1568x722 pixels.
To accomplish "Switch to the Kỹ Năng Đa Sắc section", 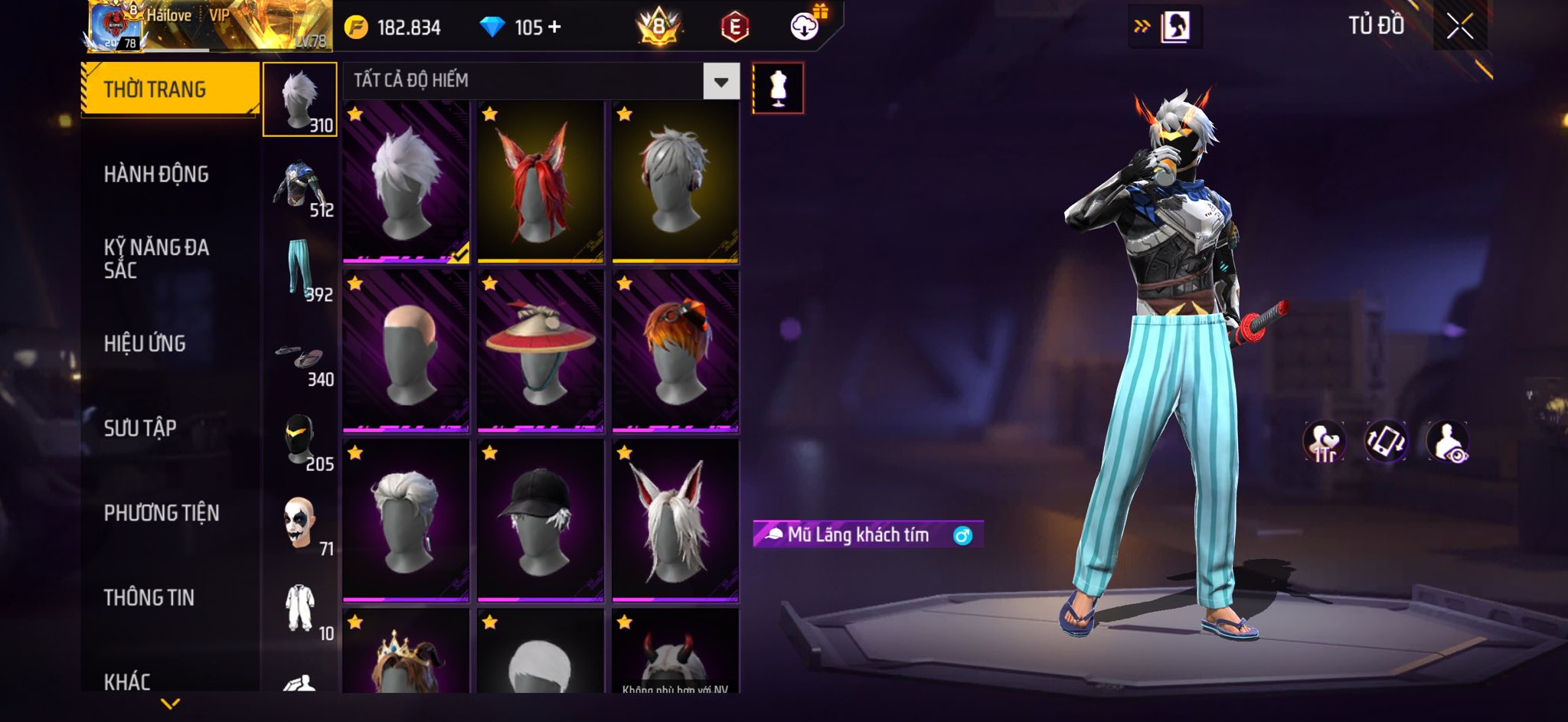I will 156,258.
